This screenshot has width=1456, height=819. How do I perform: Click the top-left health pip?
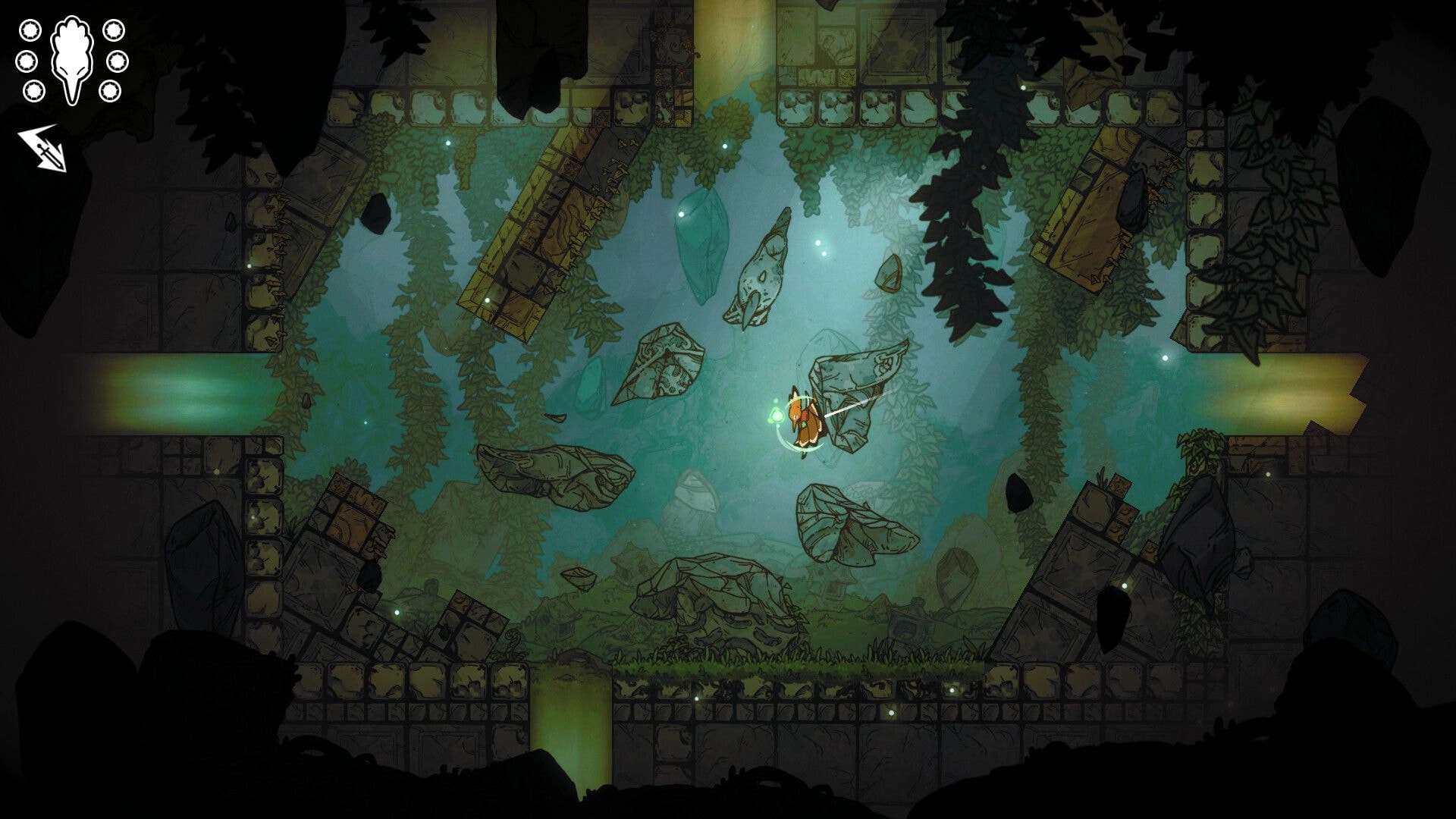(30, 30)
